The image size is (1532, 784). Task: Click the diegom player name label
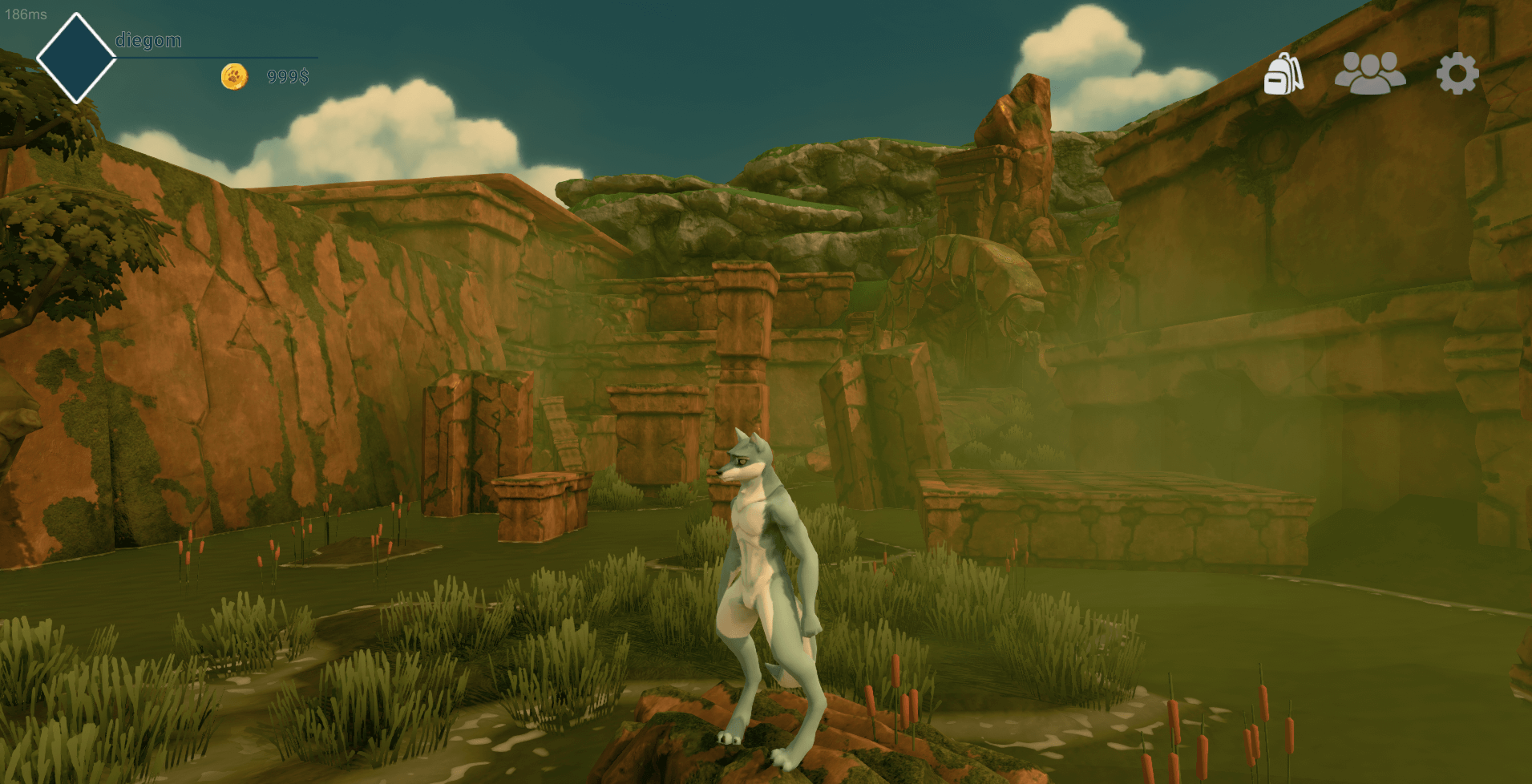(148, 40)
